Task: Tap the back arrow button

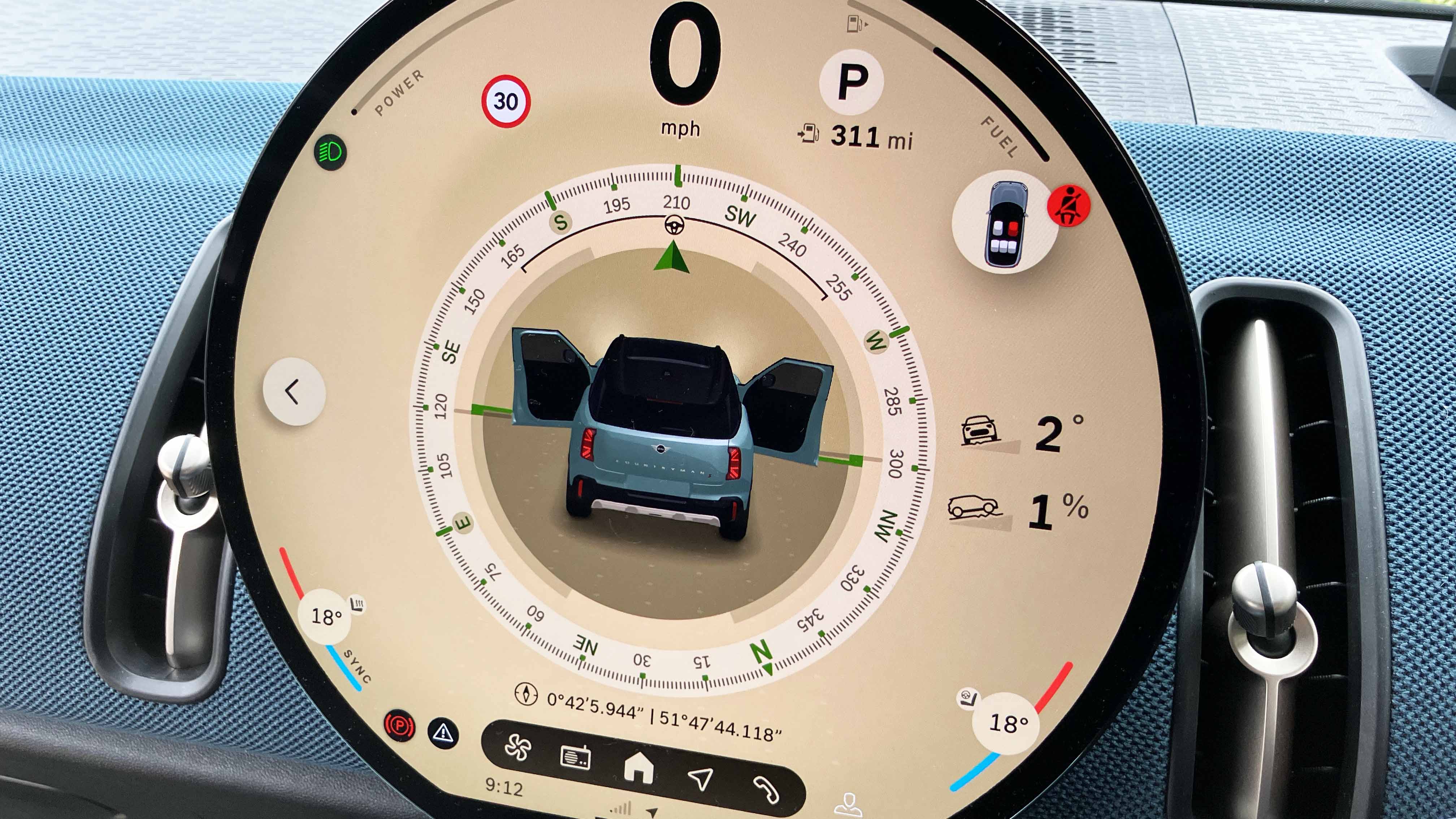Action: coord(293,391)
